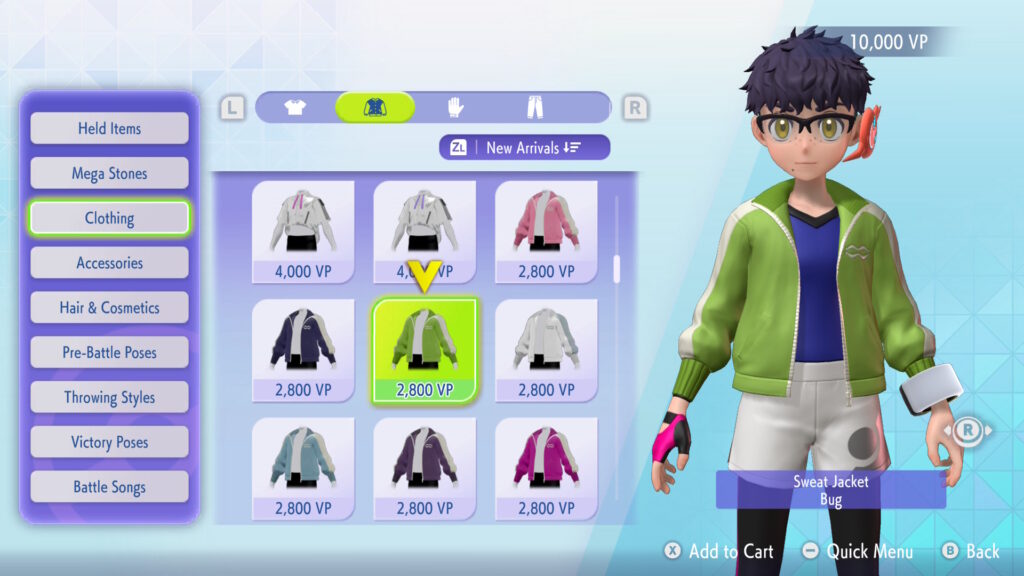Pick the navy blue jacket

click(x=303, y=350)
